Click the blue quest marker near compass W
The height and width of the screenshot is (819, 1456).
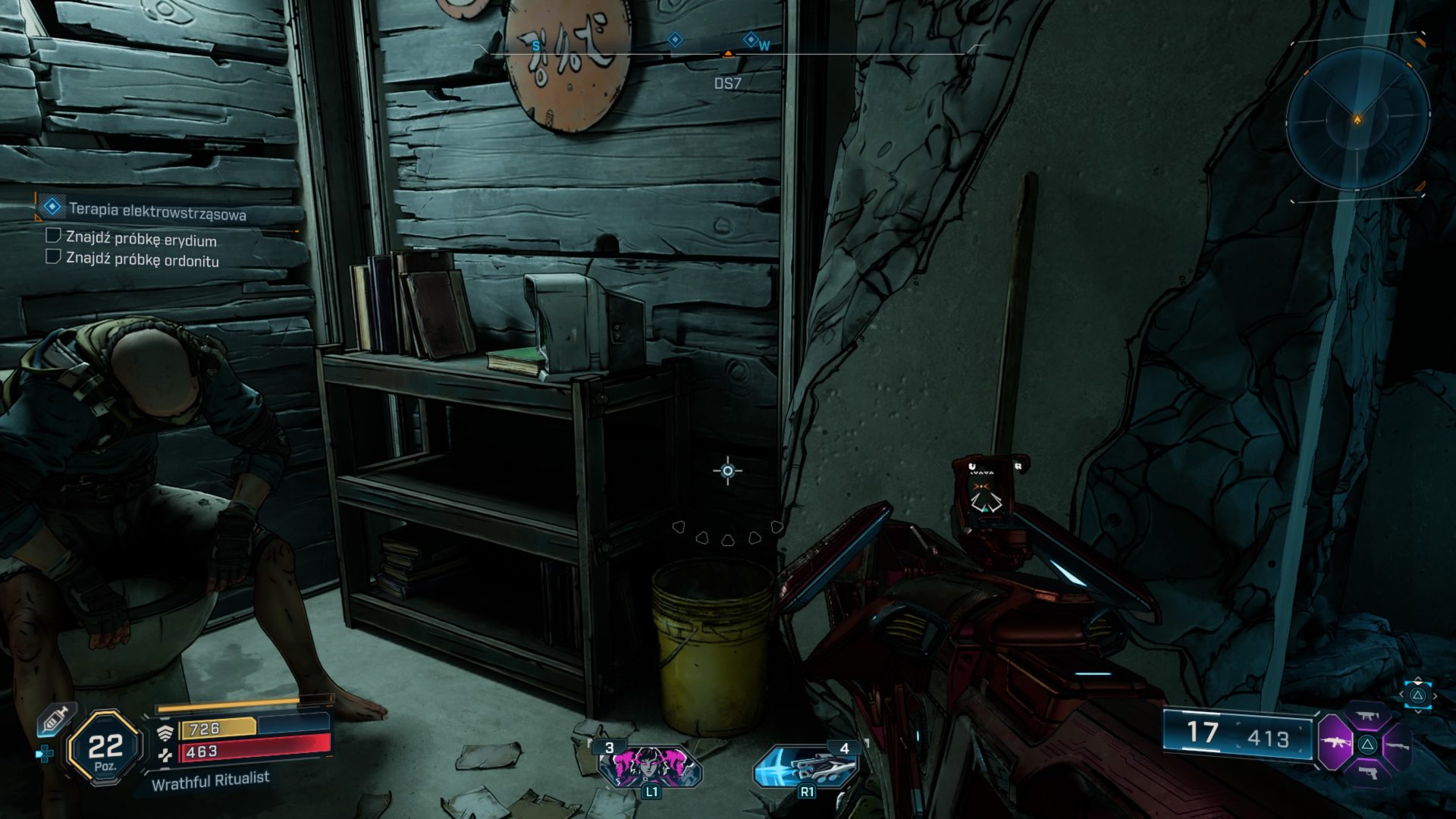pos(751,39)
